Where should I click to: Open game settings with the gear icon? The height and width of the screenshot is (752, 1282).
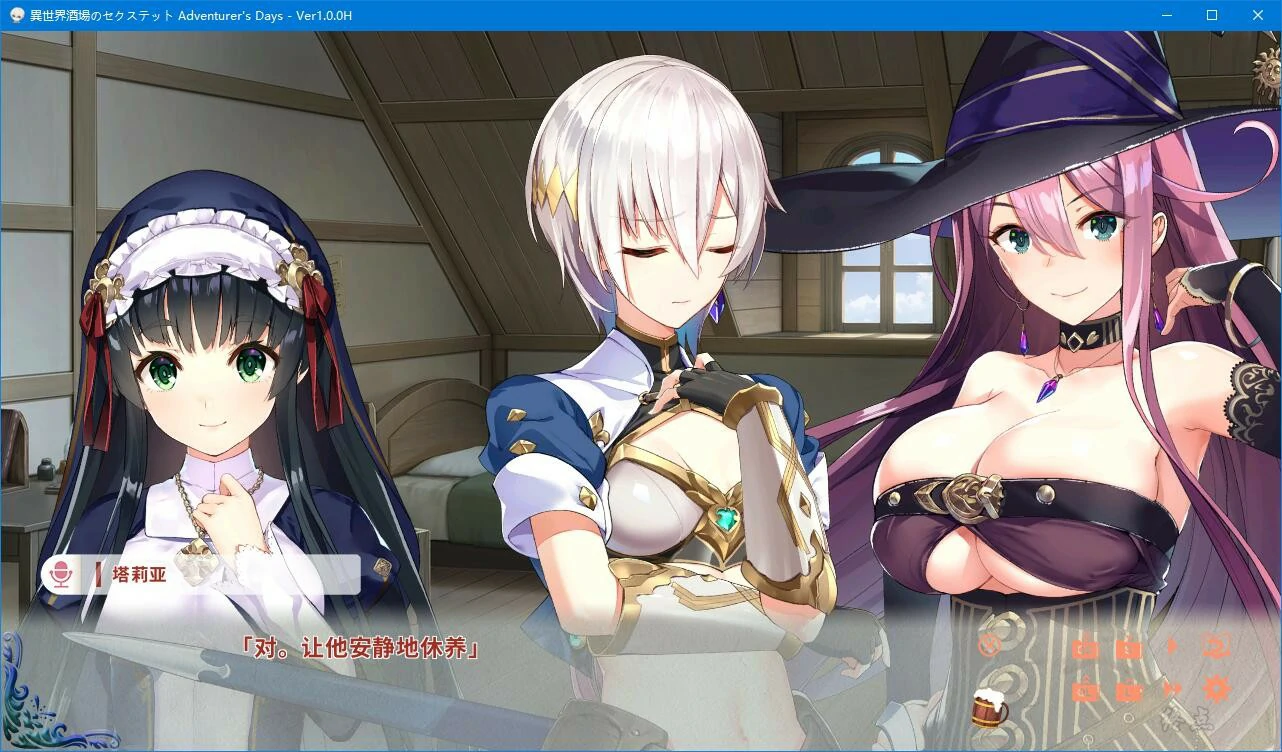tap(1215, 687)
